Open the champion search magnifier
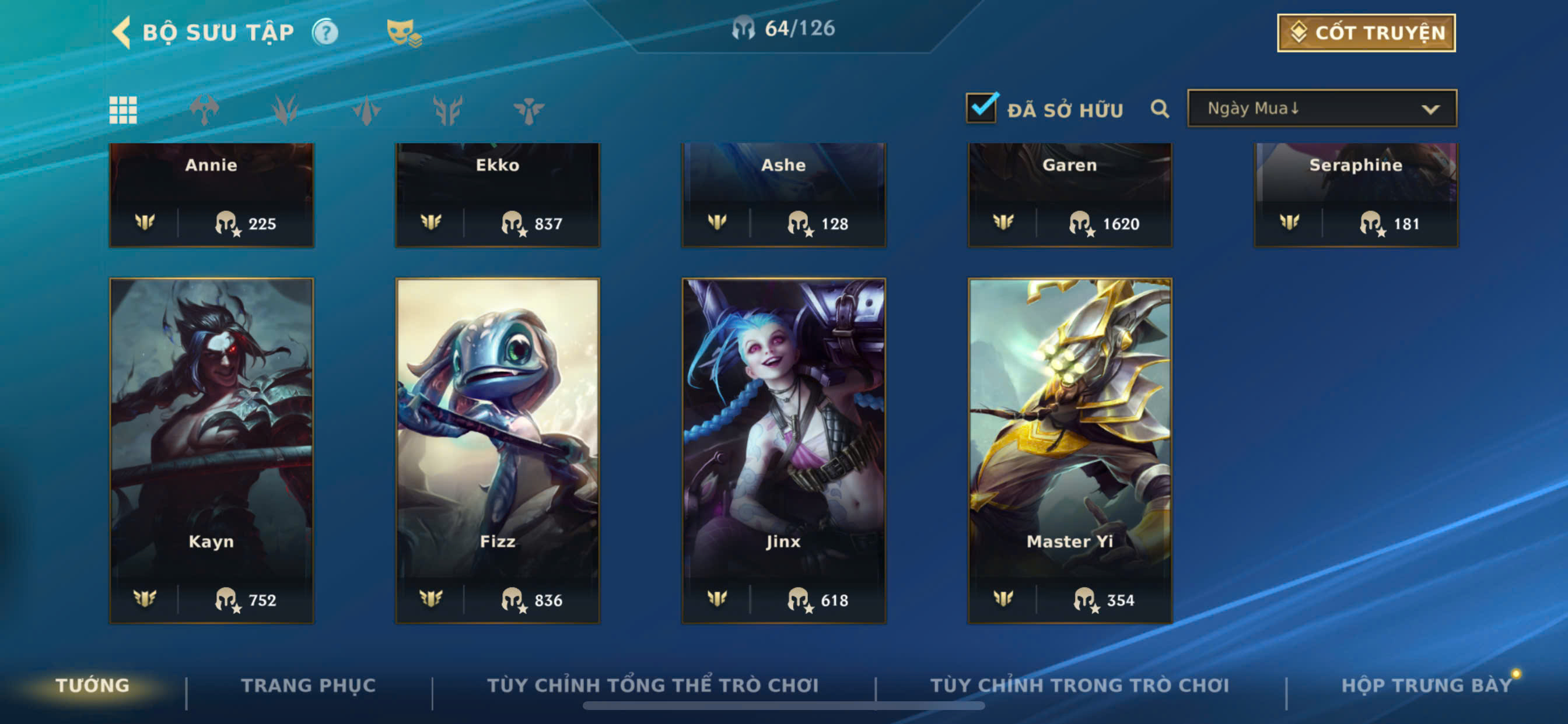 coord(1159,110)
